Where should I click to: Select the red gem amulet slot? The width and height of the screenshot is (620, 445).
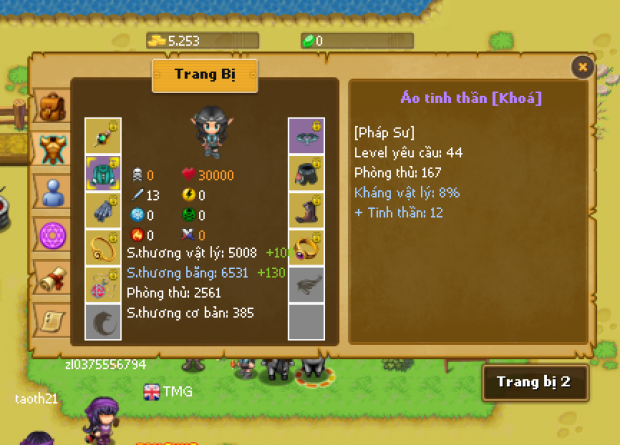click(x=103, y=285)
